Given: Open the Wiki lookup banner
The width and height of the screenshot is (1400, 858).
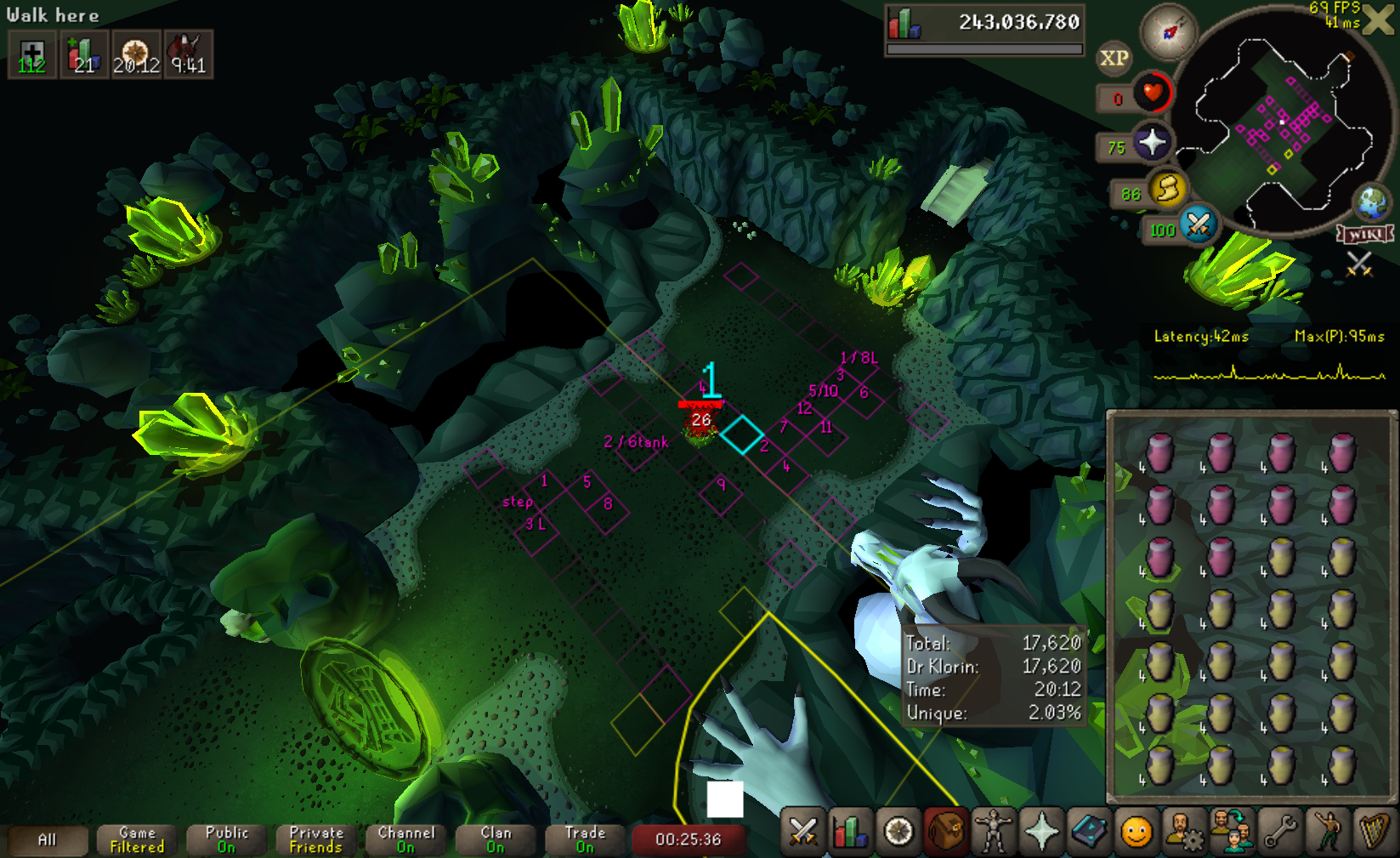Looking at the screenshot, I should click(x=1365, y=234).
